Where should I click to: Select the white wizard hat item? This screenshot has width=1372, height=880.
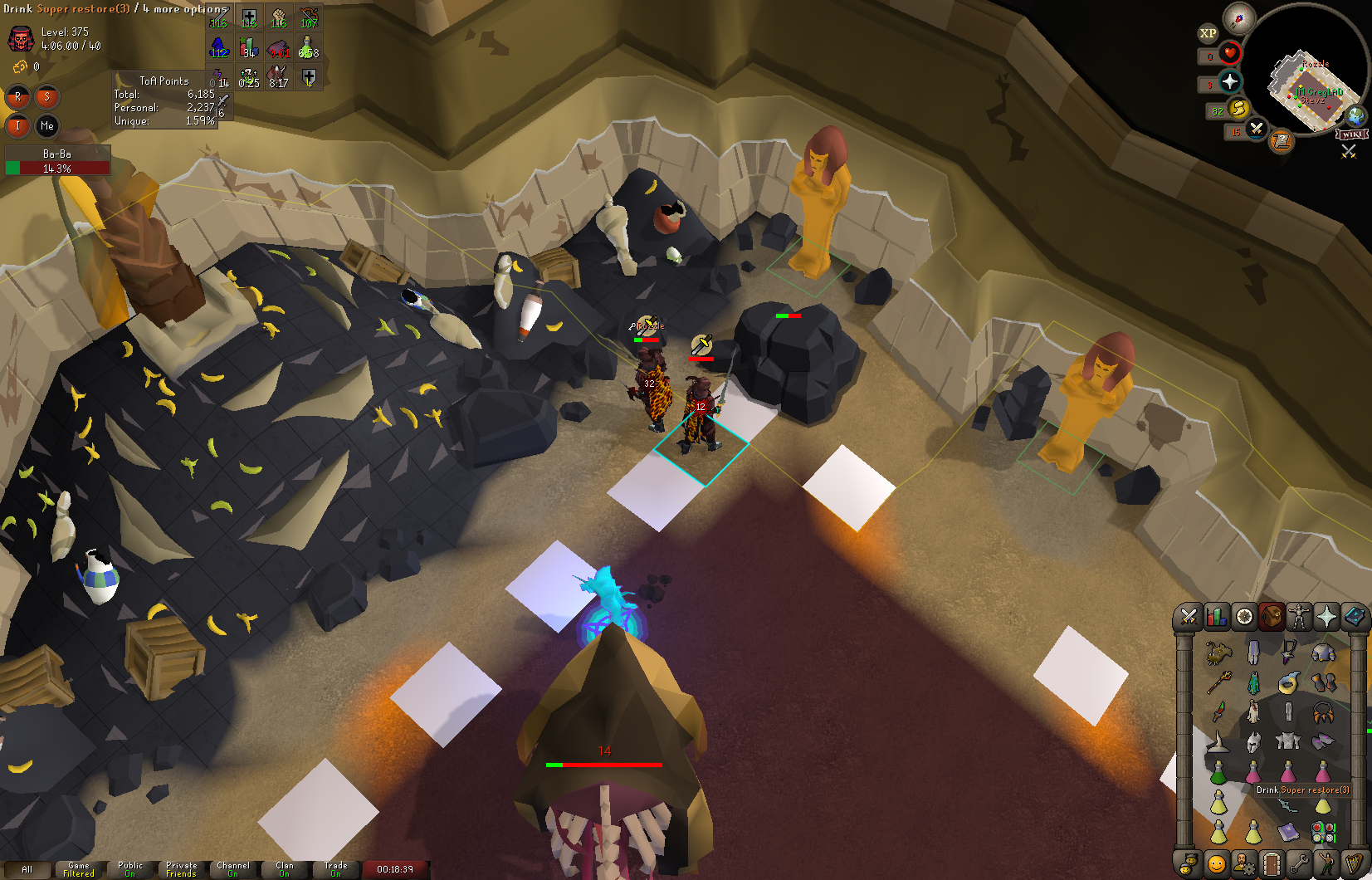1218,741
